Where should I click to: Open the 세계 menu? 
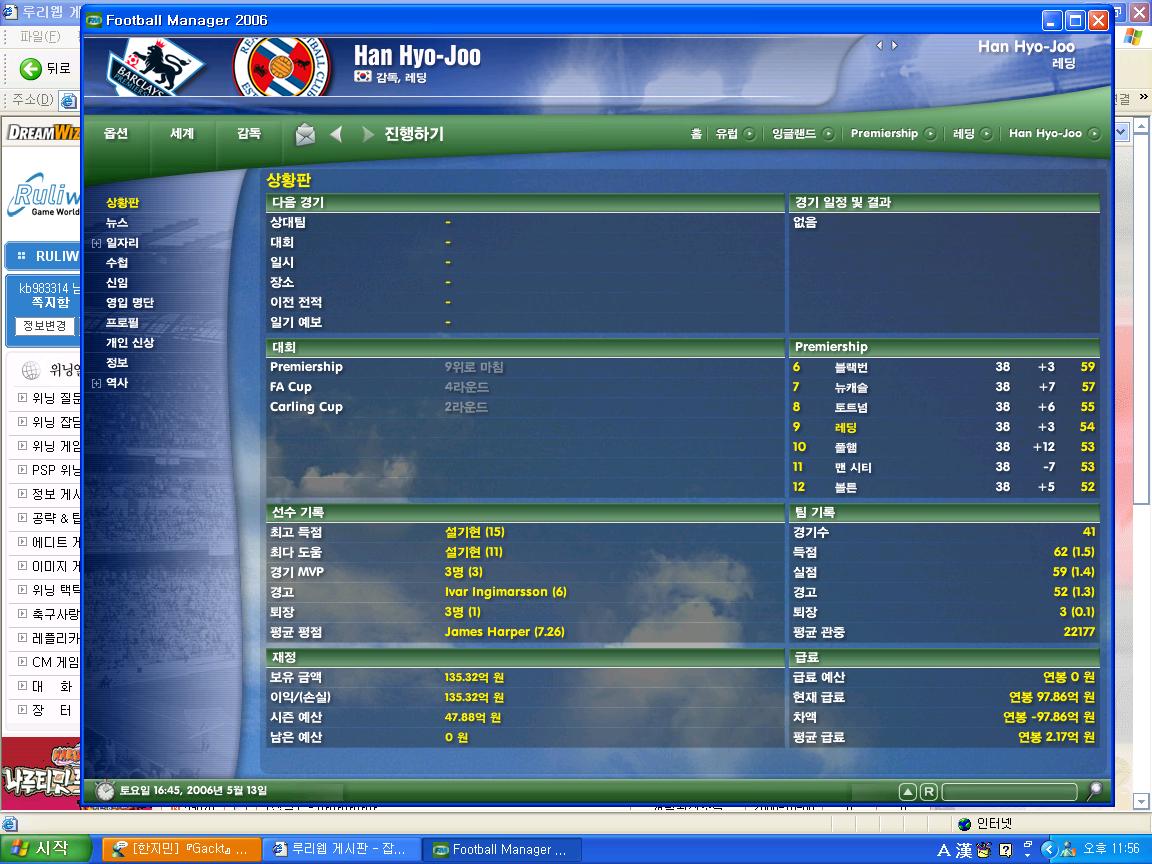[182, 133]
